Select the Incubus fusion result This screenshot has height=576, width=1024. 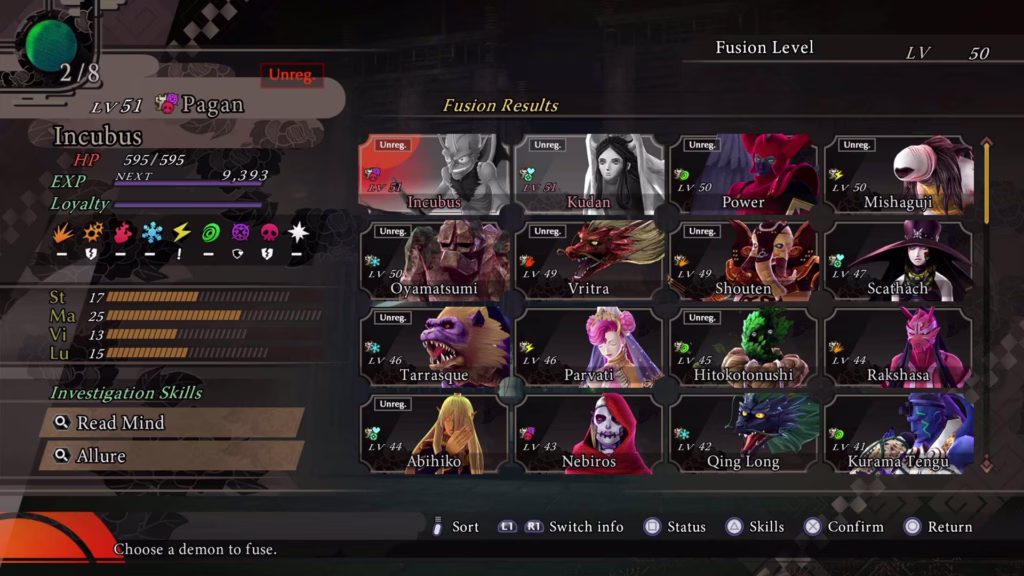[x=434, y=175]
